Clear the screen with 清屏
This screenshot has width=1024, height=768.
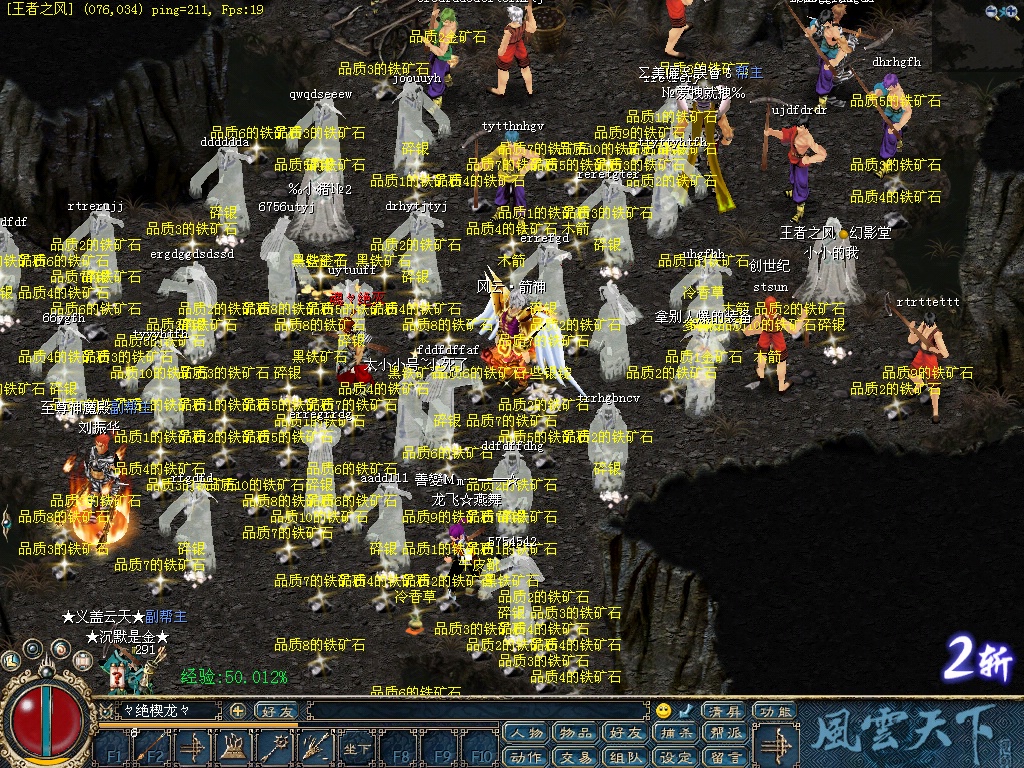[725, 711]
